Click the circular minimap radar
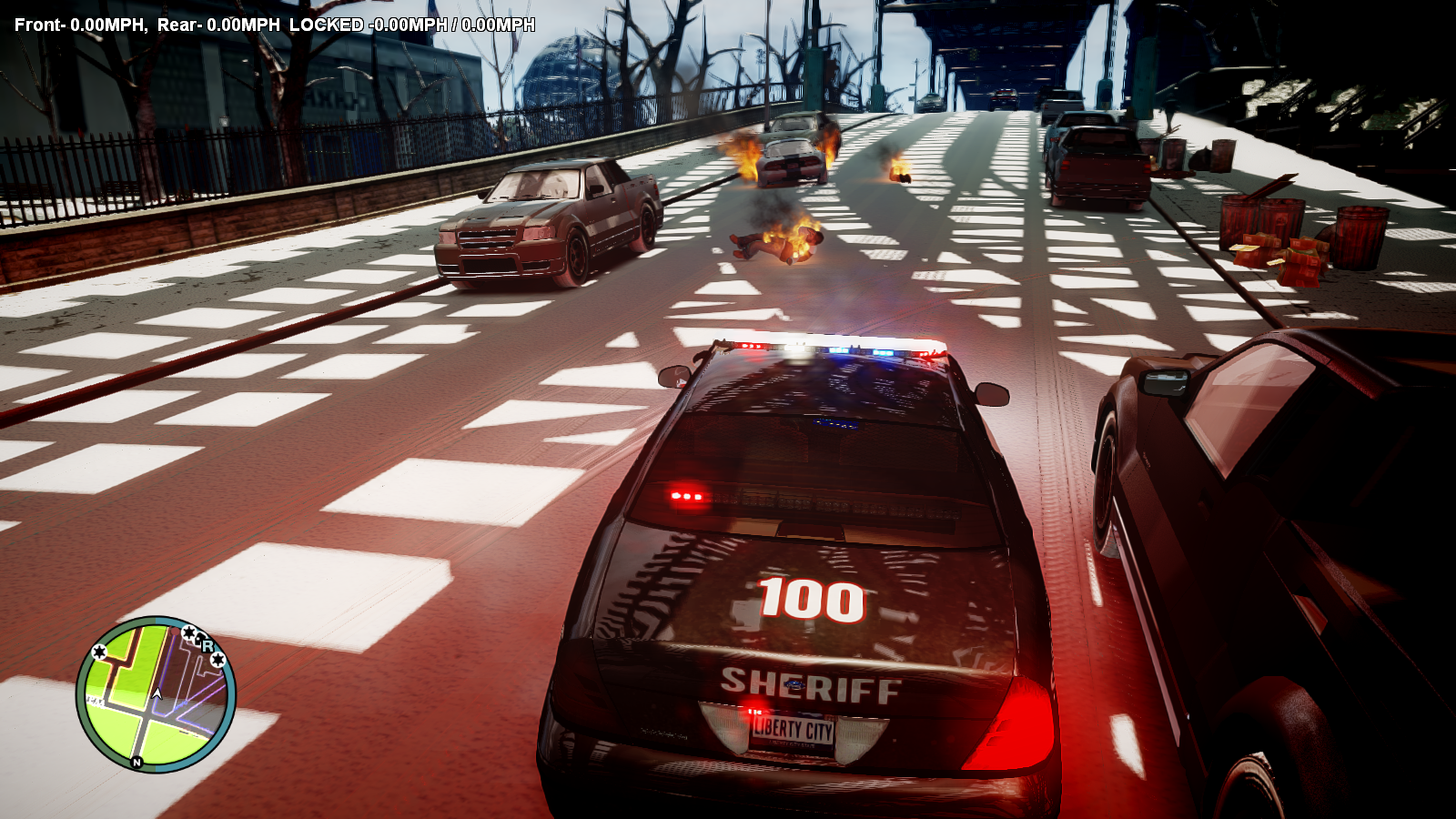The image size is (1456, 819). tap(156, 694)
